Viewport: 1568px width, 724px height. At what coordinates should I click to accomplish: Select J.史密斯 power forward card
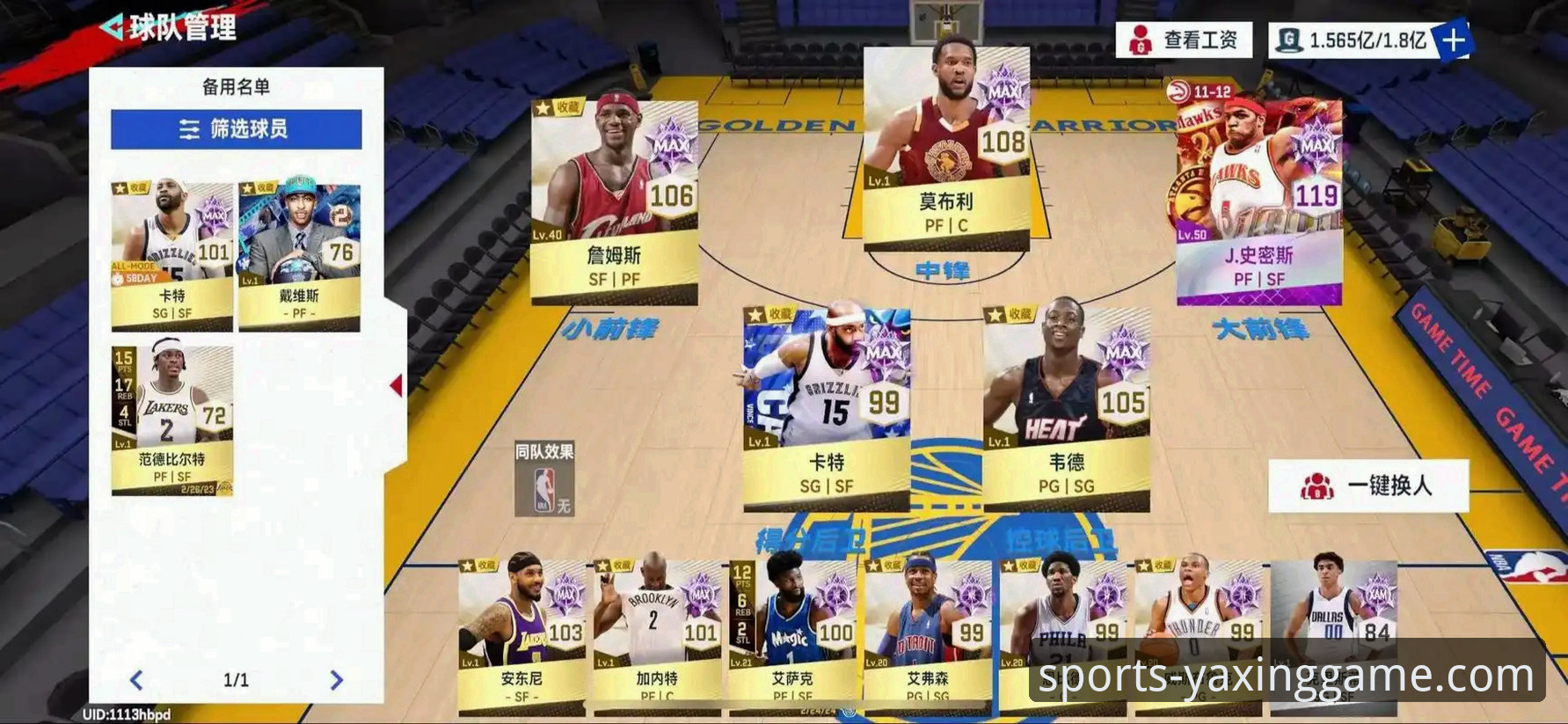1259,202
